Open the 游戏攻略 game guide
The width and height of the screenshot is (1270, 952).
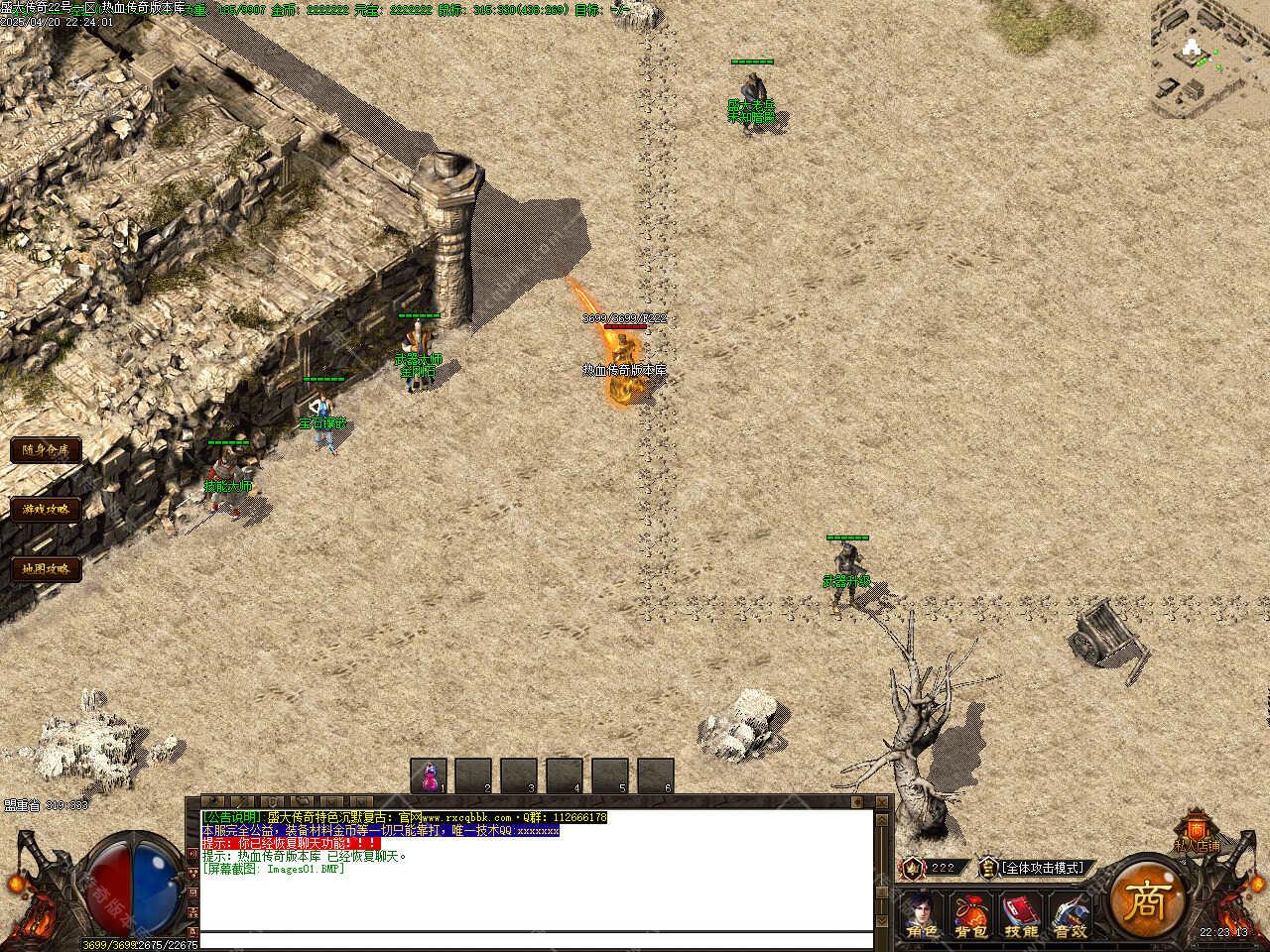click(46, 510)
